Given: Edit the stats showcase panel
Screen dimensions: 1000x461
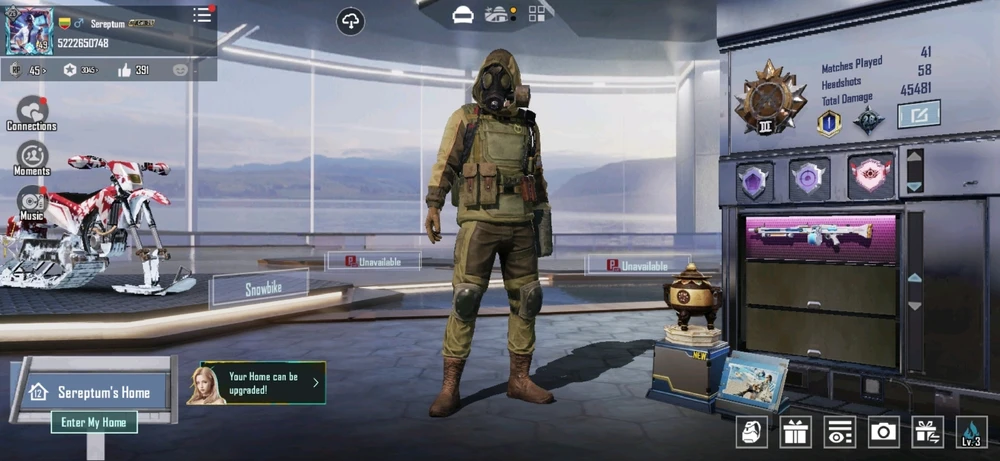Looking at the screenshot, I should coord(918,114).
